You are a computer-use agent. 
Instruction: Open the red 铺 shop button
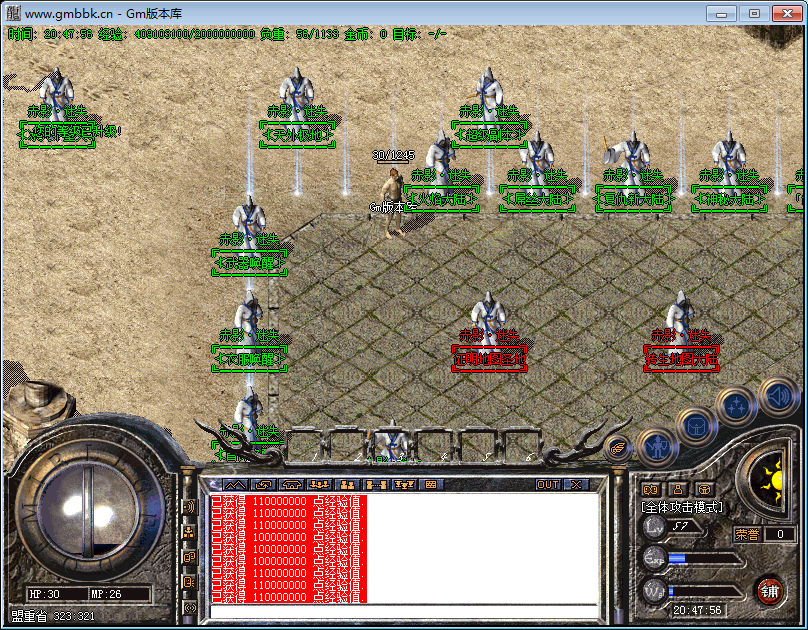tap(769, 589)
